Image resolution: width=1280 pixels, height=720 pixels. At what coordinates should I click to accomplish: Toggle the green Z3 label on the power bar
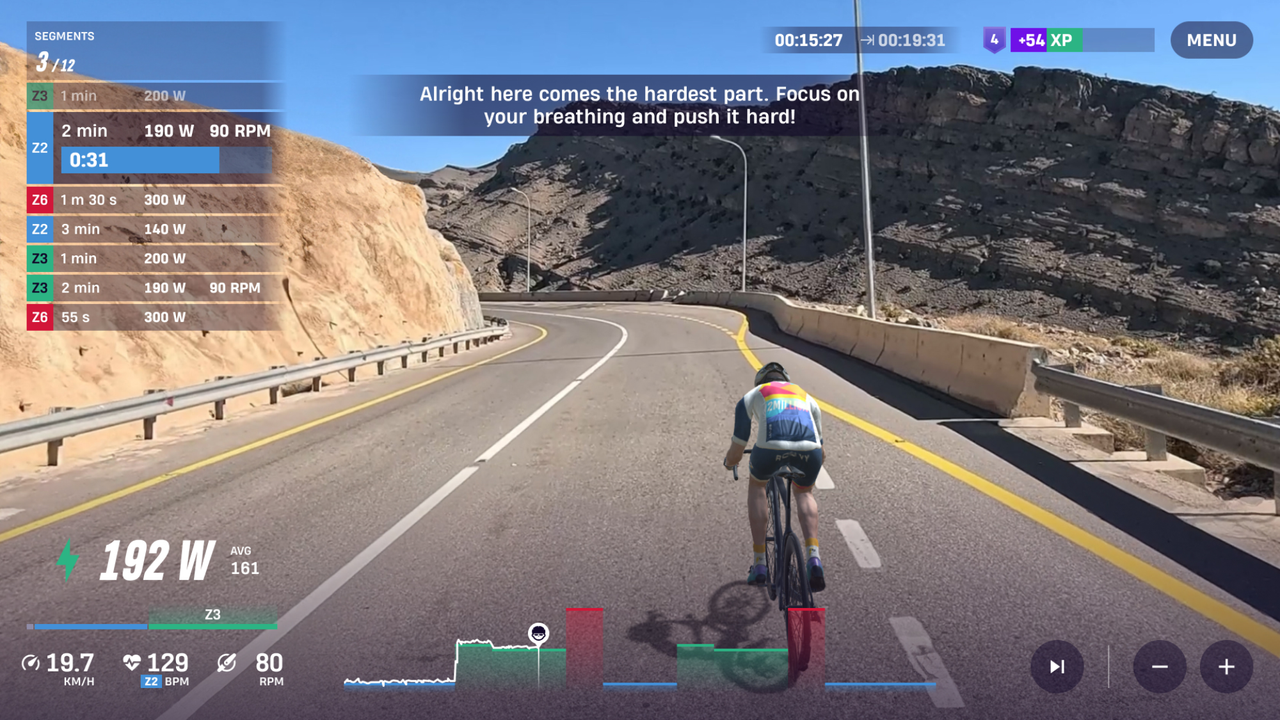[x=213, y=614]
